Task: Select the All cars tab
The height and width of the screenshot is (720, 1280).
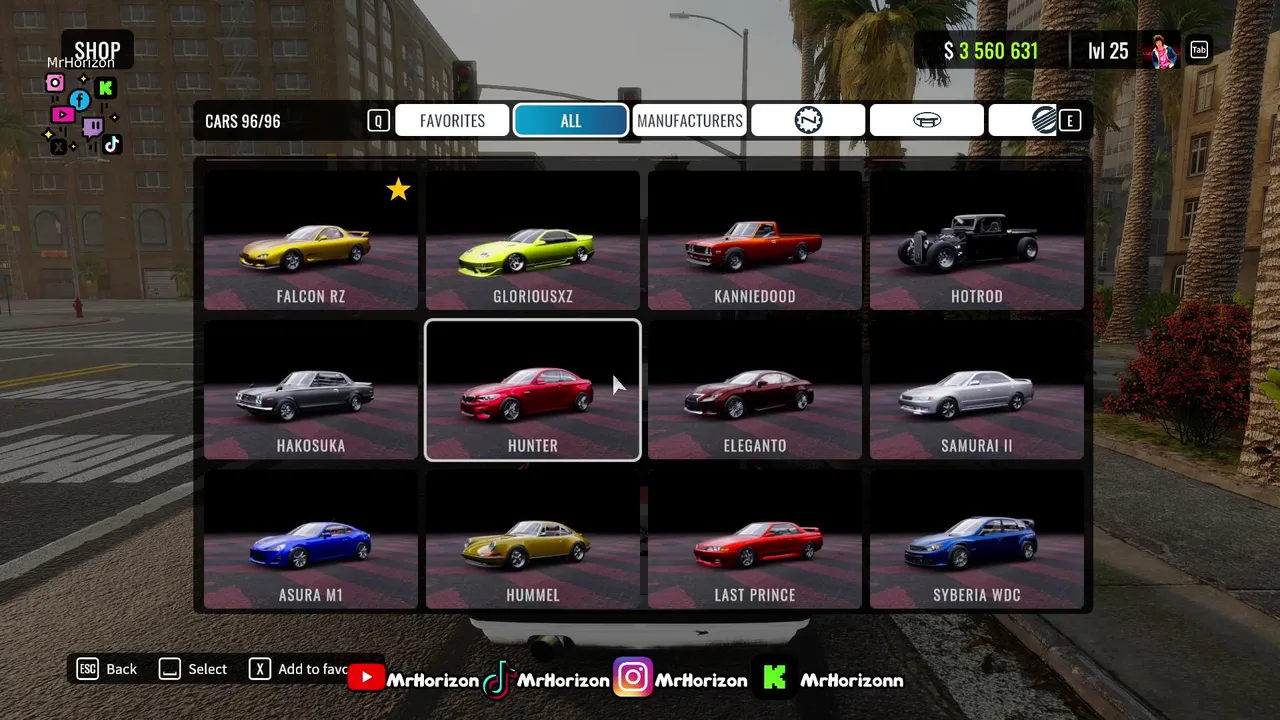Action: [570, 121]
